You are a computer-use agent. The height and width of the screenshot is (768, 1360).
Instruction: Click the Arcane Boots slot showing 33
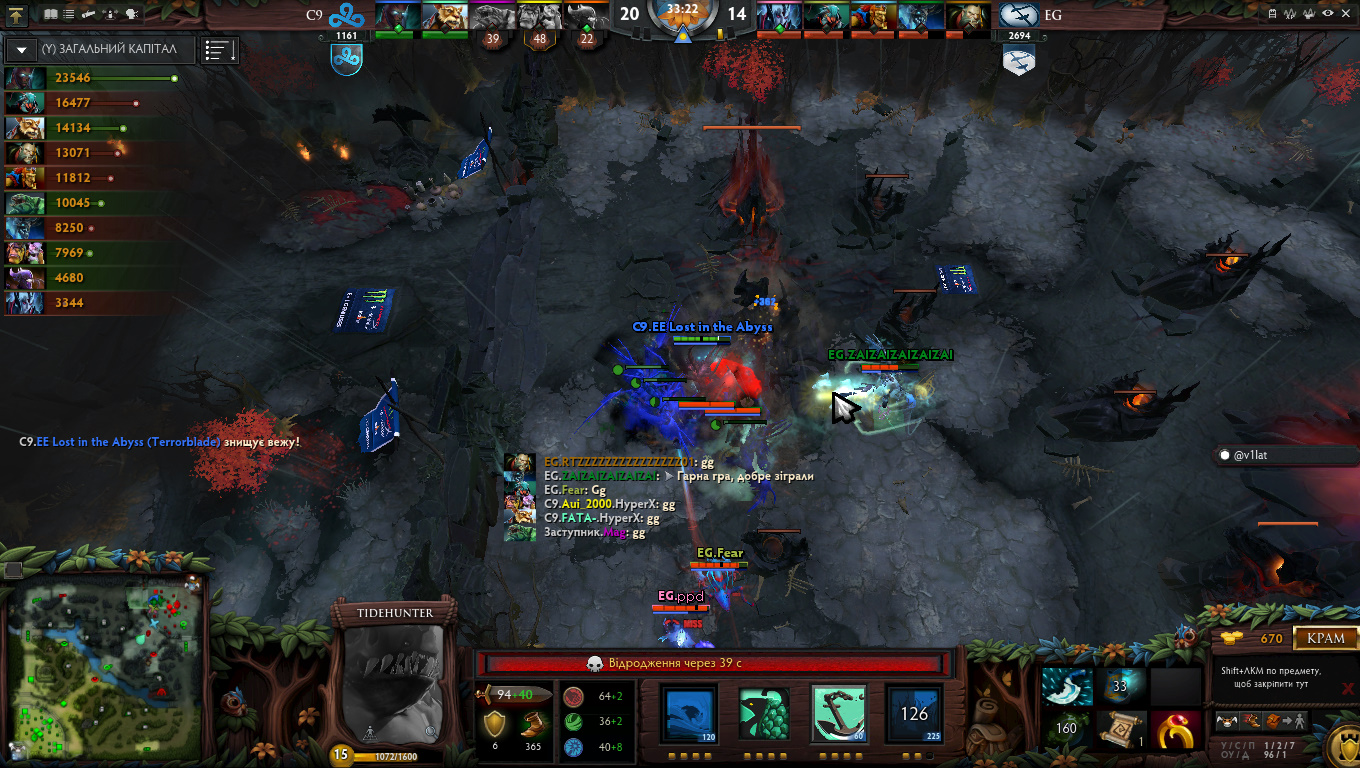[1121, 687]
